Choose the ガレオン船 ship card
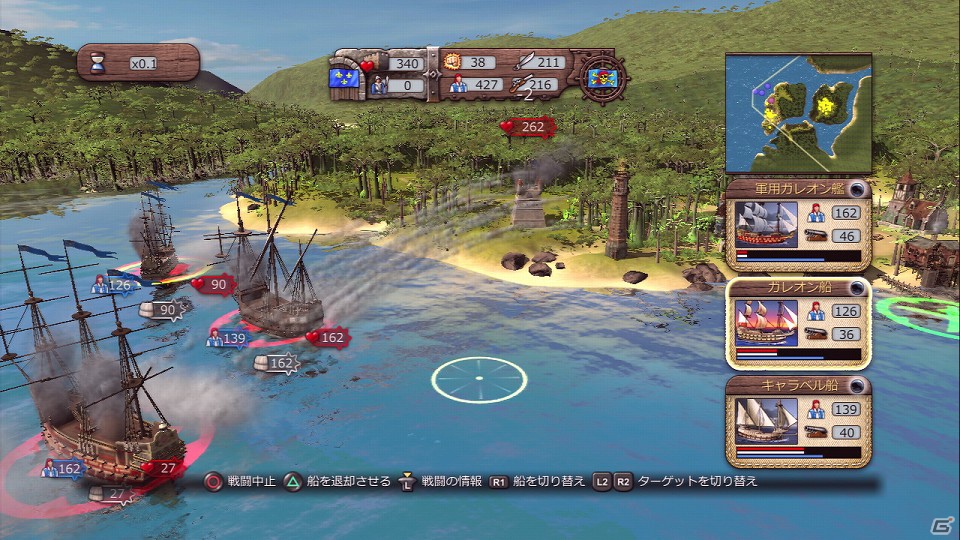 [x=797, y=323]
